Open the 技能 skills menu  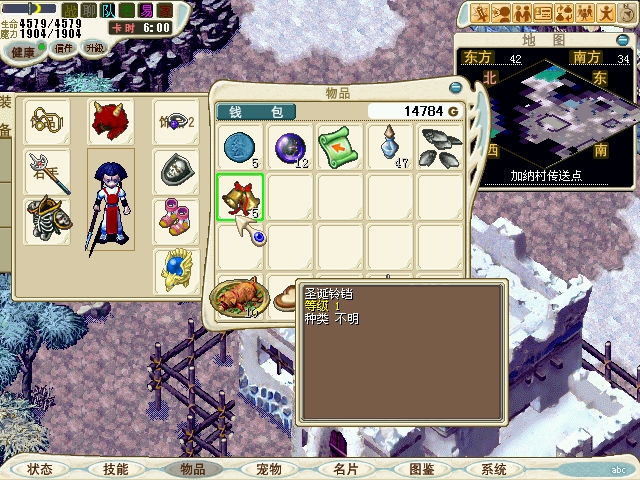(x=116, y=468)
